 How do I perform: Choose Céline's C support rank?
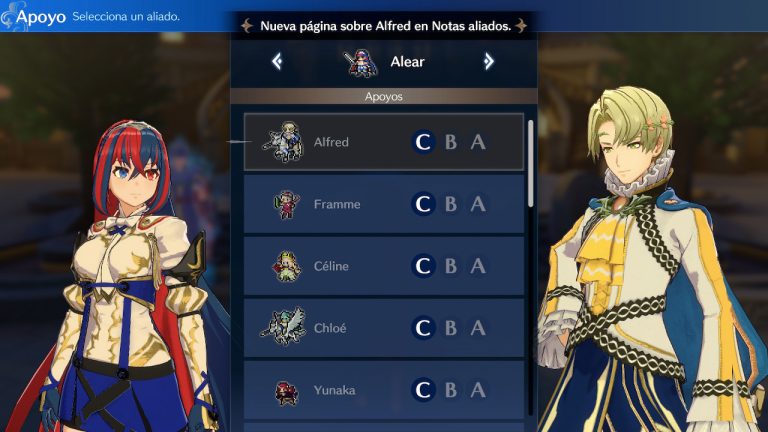(423, 266)
